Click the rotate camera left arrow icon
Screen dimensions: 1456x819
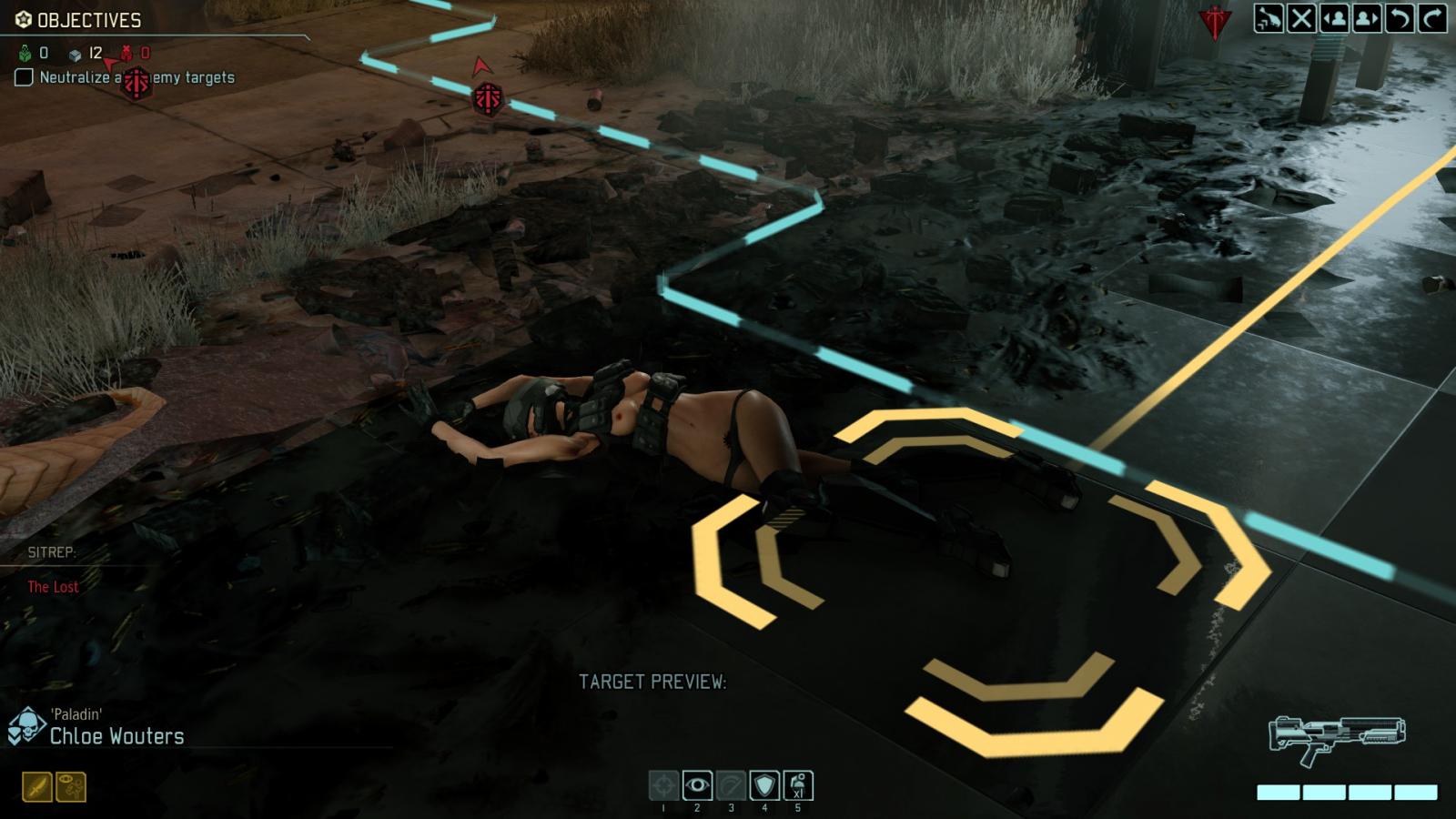(1399, 15)
